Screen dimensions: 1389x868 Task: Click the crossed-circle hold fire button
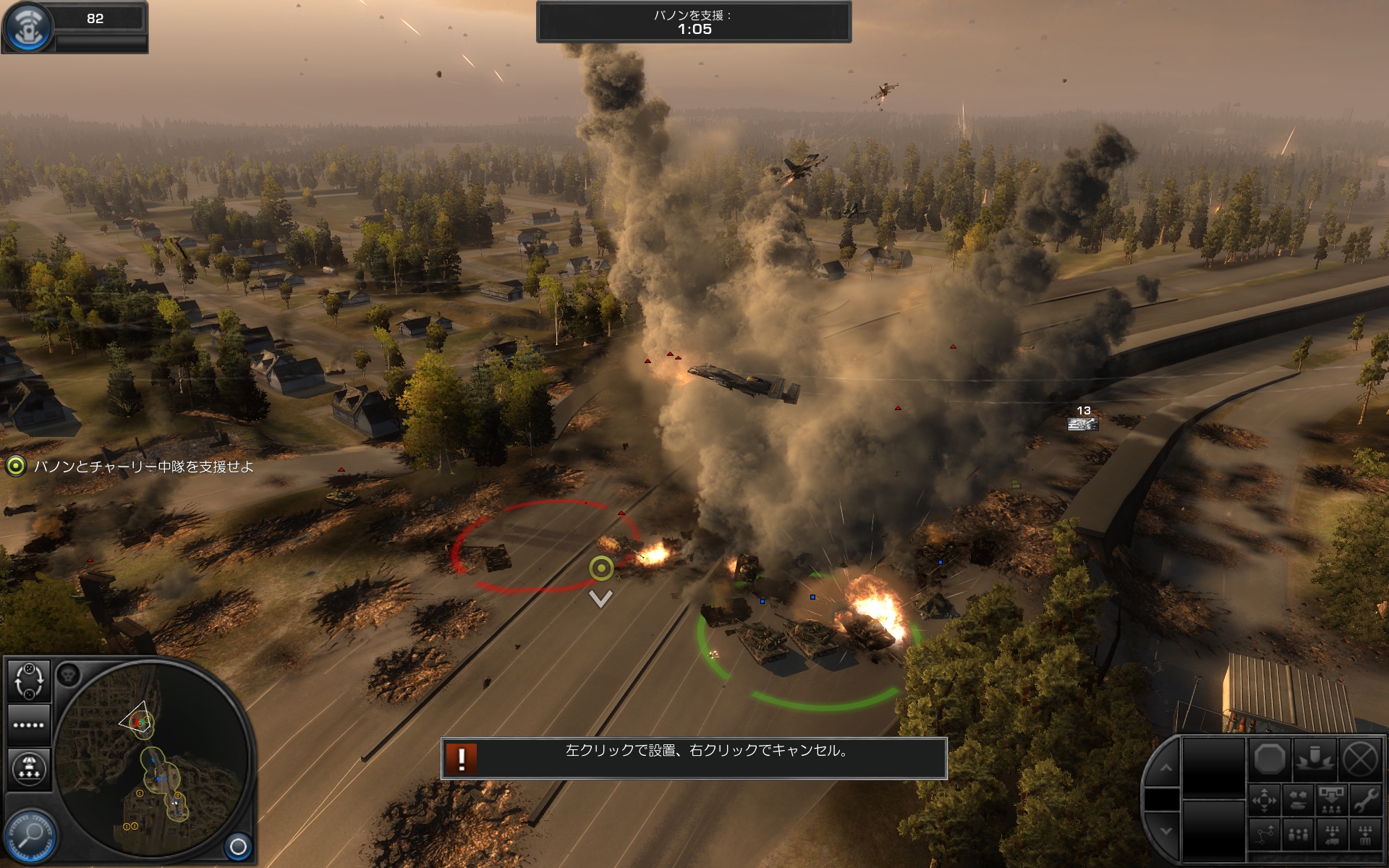pyautogui.click(x=1361, y=759)
